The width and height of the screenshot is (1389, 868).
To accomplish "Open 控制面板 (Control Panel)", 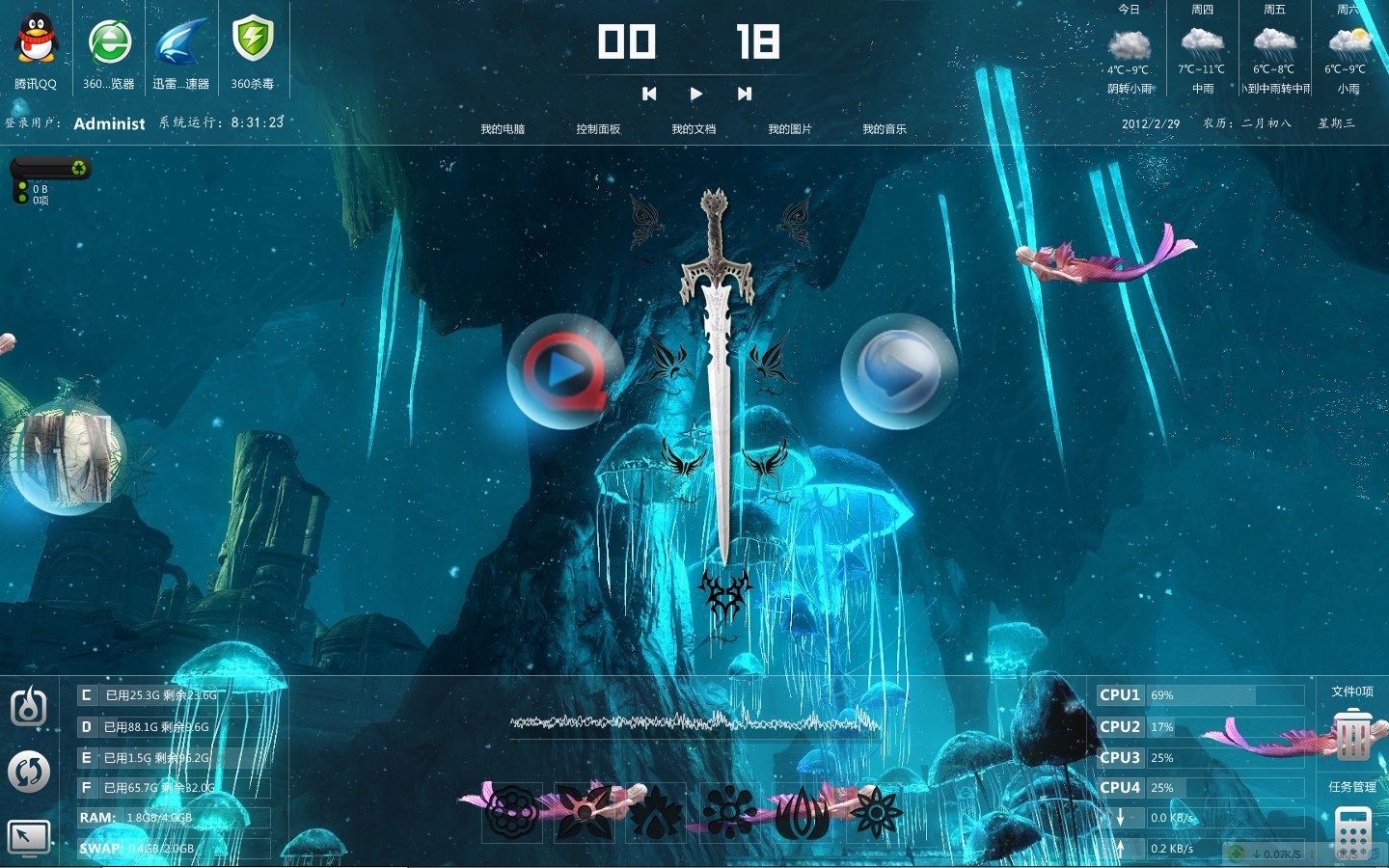I will pyautogui.click(x=598, y=129).
